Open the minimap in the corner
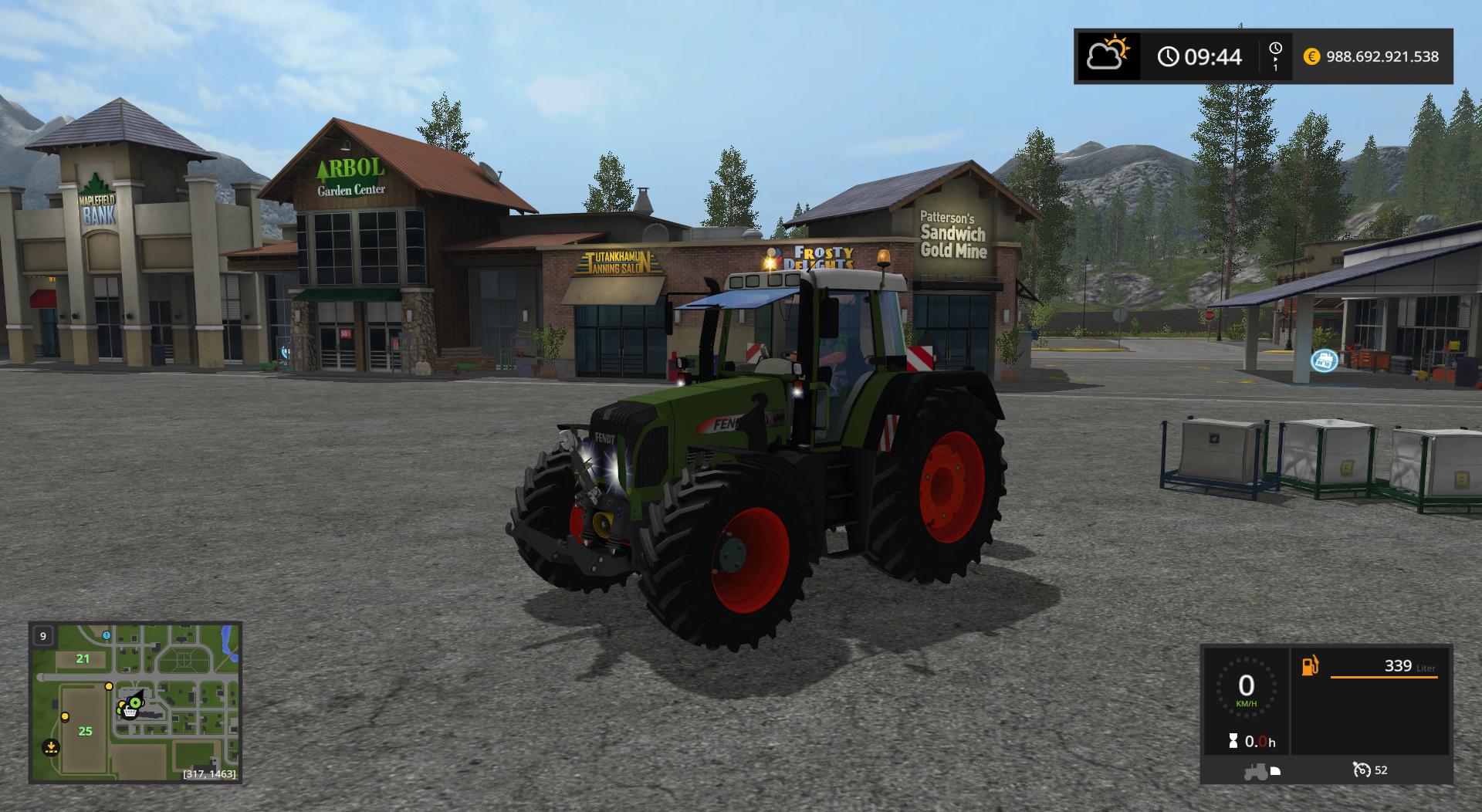Screen dimensions: 1482x812 (x=135, y=702)
